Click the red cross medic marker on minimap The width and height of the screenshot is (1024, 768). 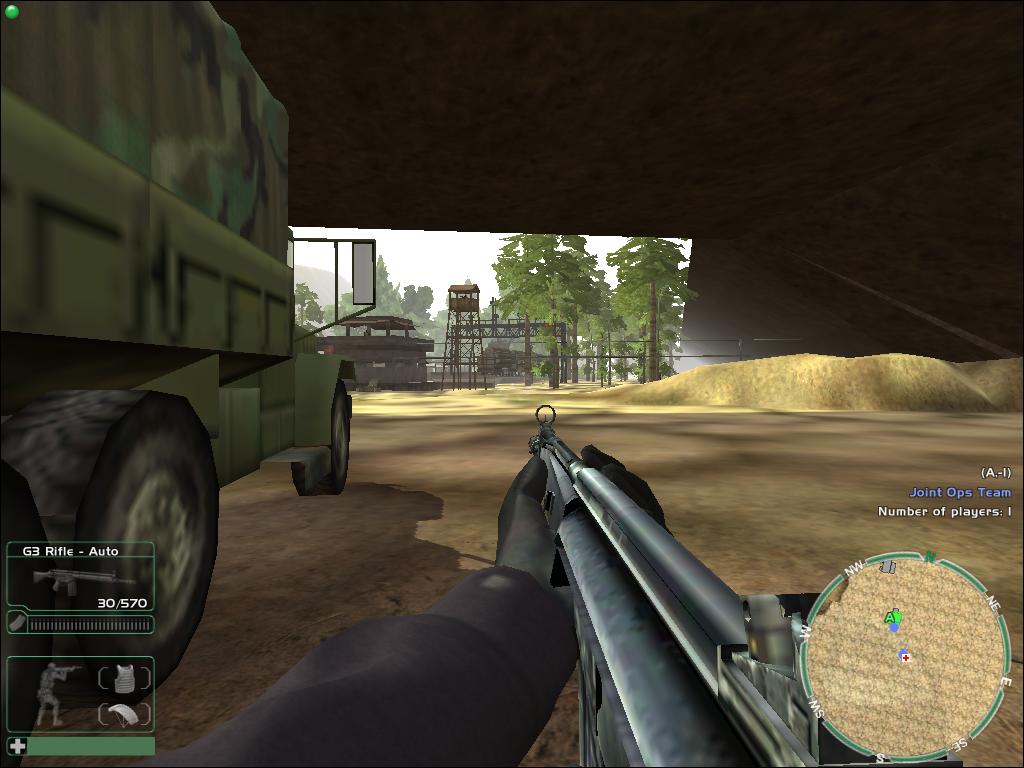pyautogui.click(x=905, y=656)
